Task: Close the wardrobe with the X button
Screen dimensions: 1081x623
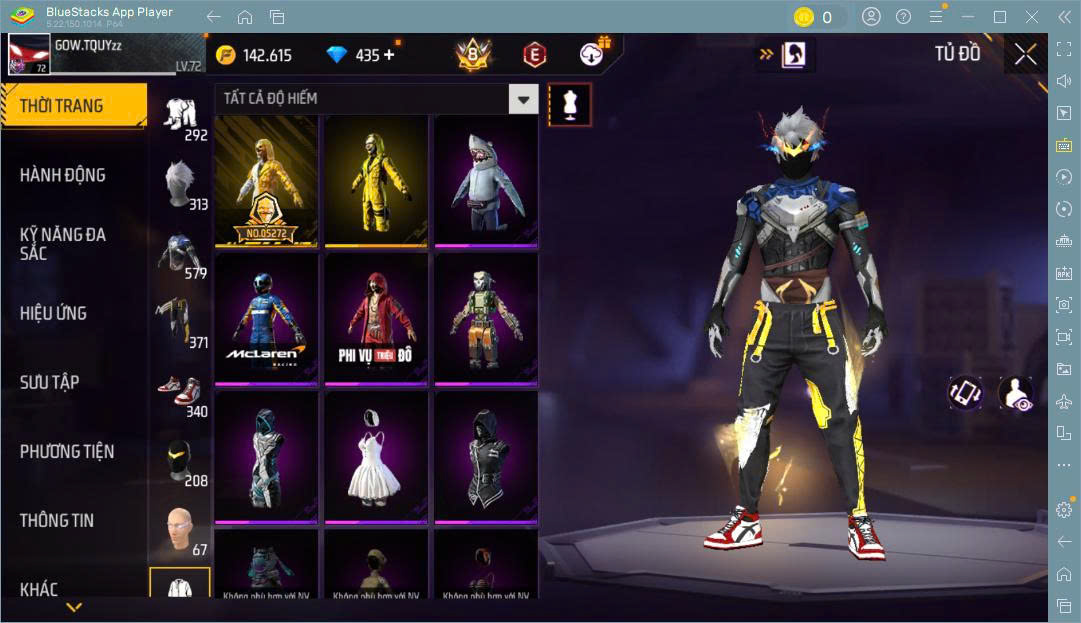Action: pyautogui.click(x=1025, y=54)
